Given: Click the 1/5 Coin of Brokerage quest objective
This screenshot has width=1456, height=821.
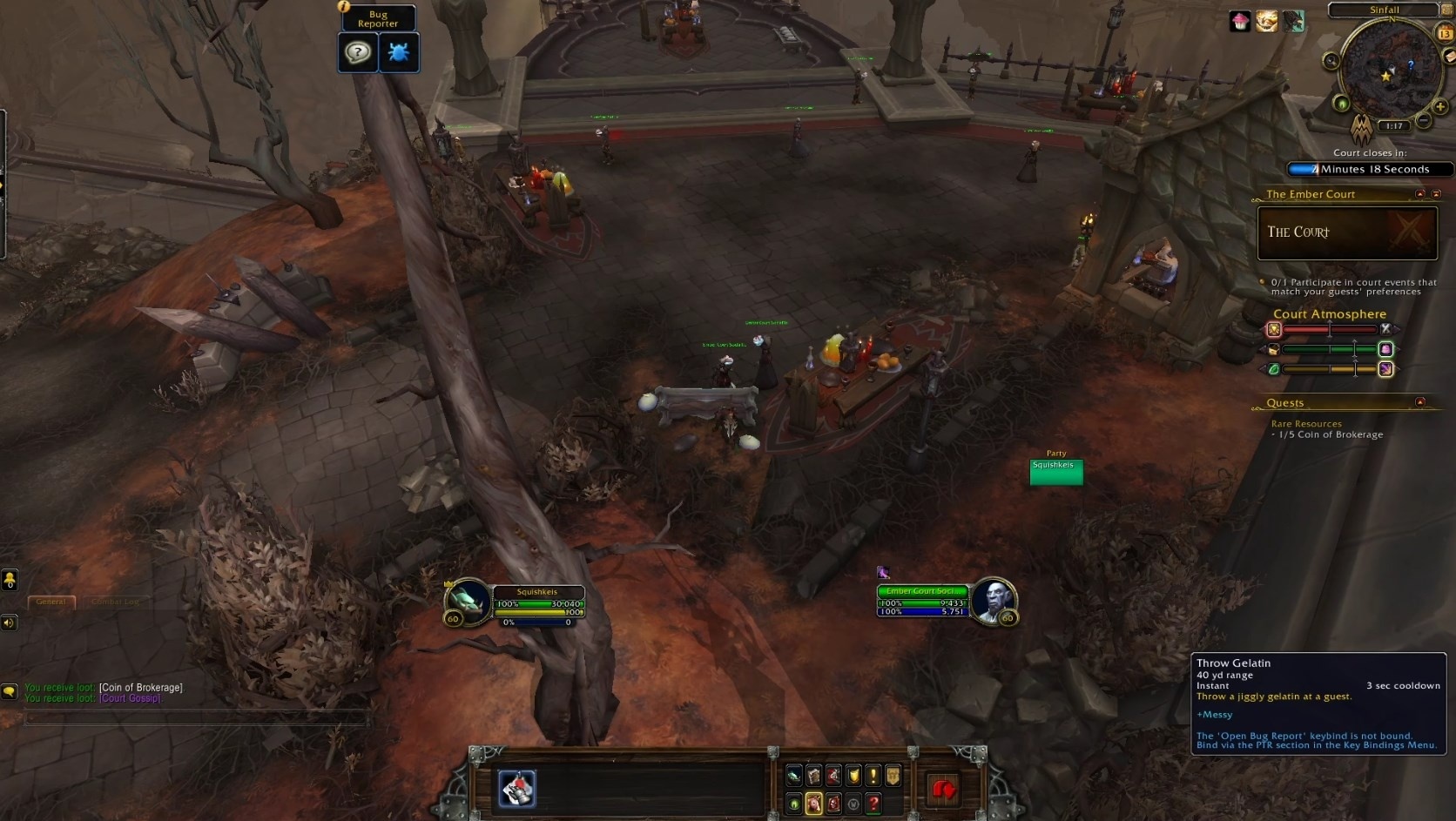Looking at the screenshot, I should point(1328,434).
